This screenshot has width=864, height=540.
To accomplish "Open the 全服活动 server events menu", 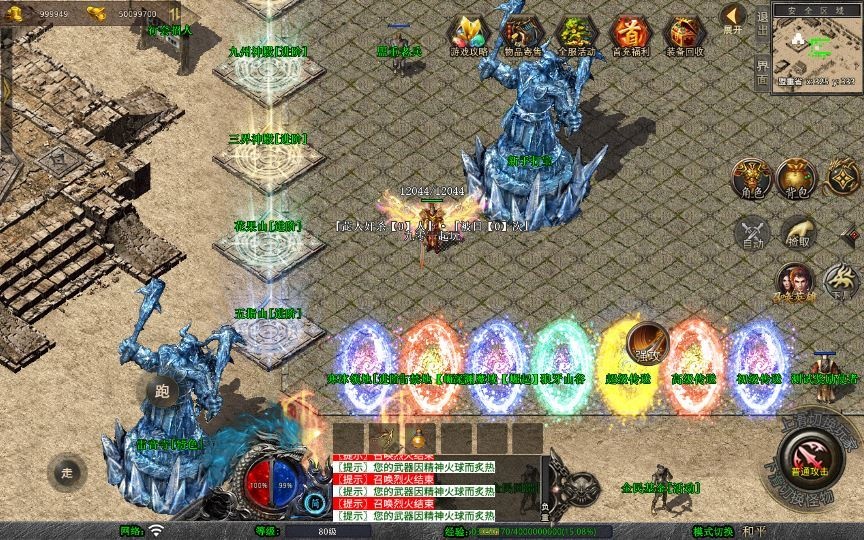I will pos(575,35).
